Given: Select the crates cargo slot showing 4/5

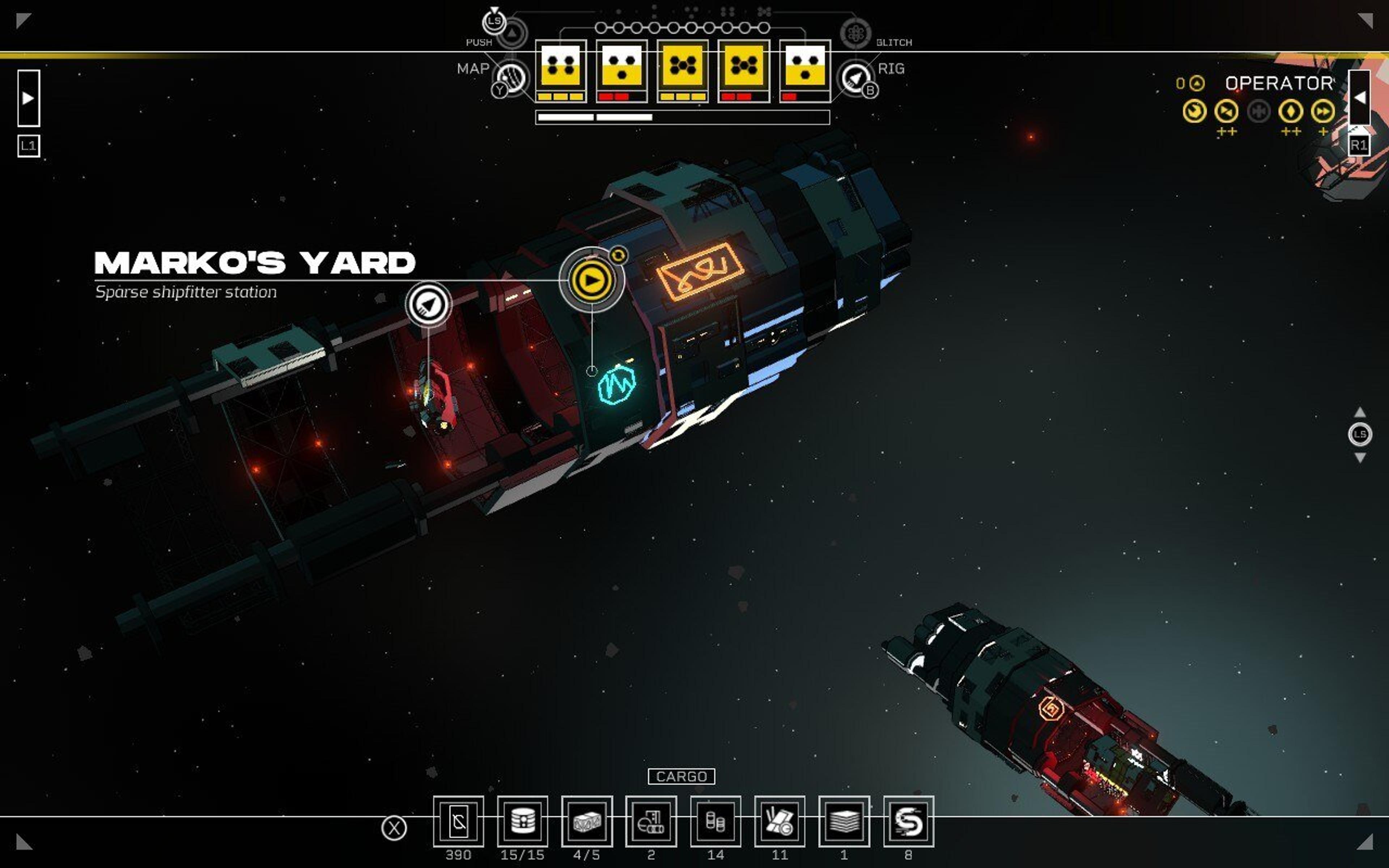Looking at the screenshot, I should [587, 821].
